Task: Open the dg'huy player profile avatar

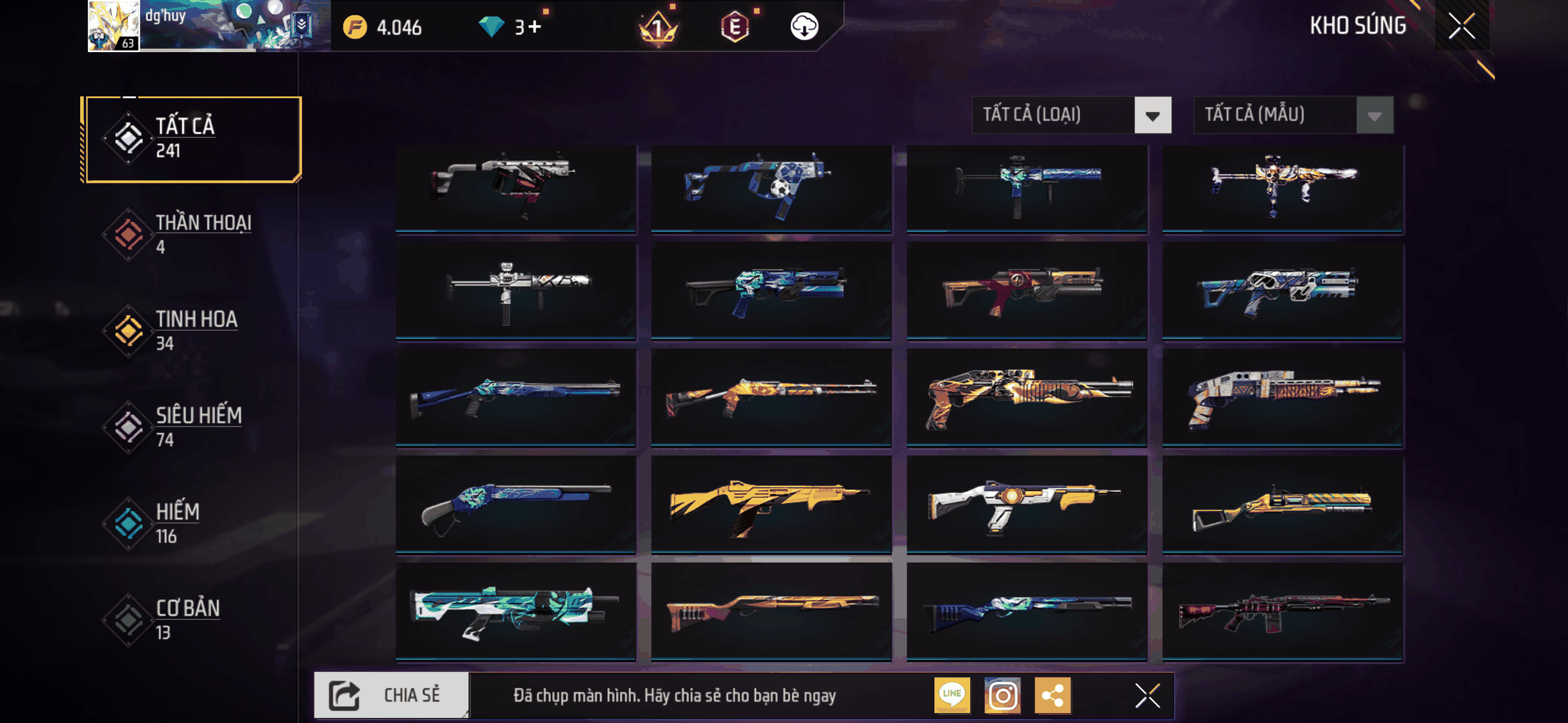Action: 114,26
